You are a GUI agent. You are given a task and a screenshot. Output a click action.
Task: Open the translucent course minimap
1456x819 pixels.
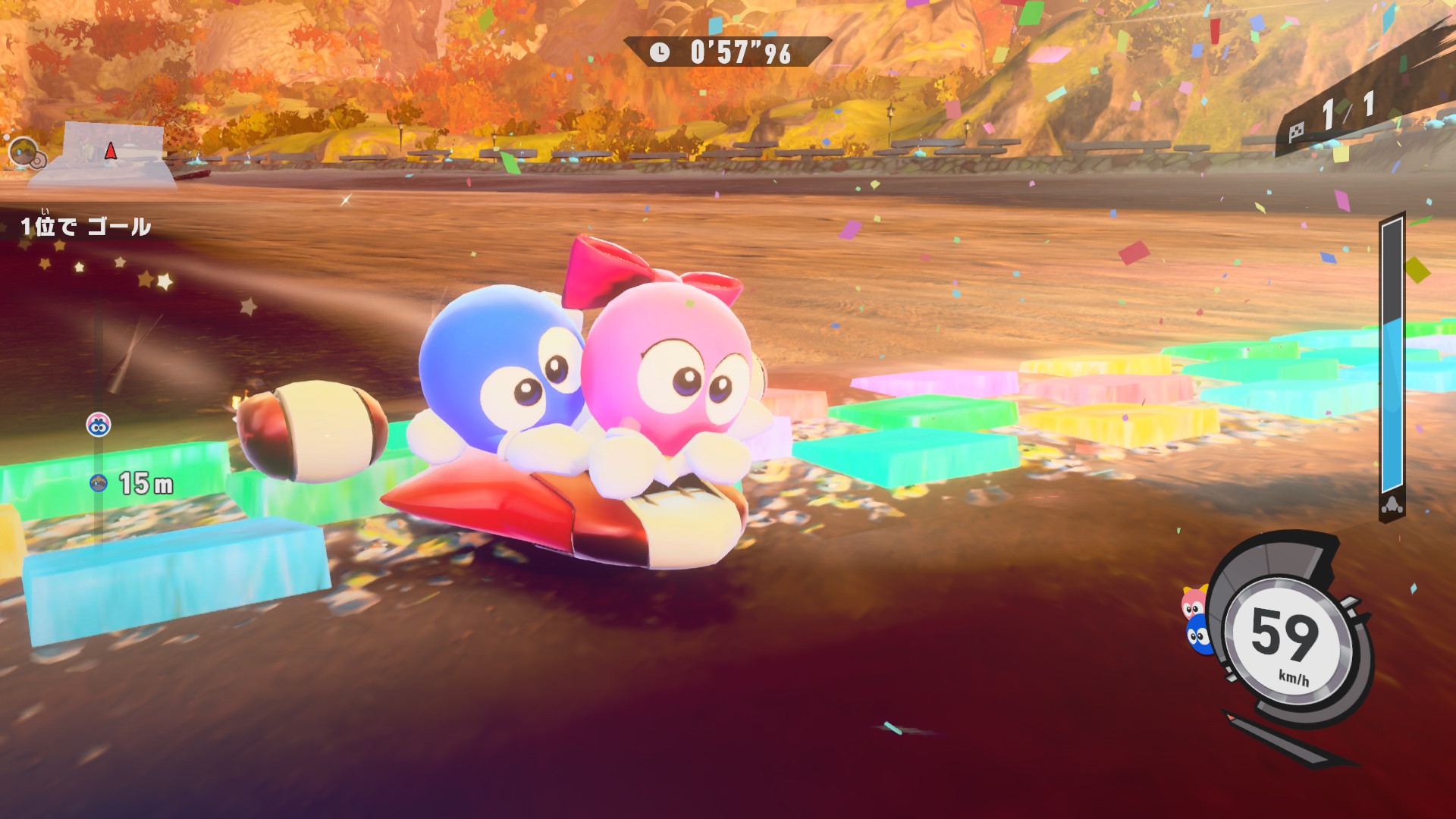[112, 154]
